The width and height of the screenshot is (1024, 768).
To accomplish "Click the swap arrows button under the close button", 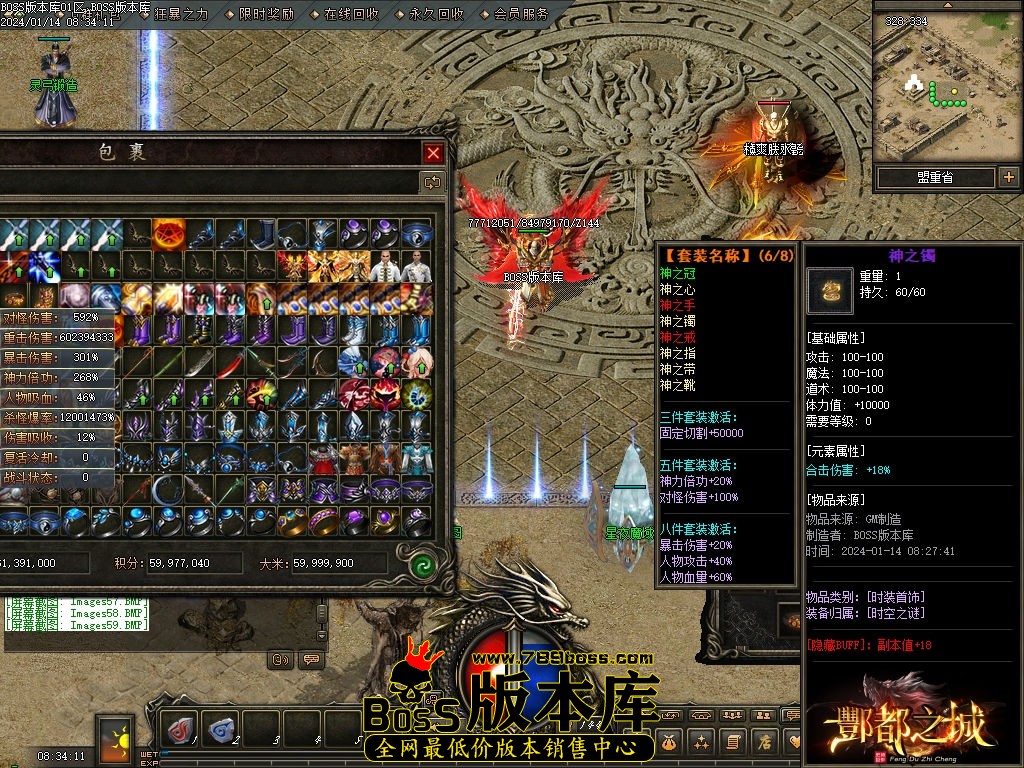I will 433,182.
